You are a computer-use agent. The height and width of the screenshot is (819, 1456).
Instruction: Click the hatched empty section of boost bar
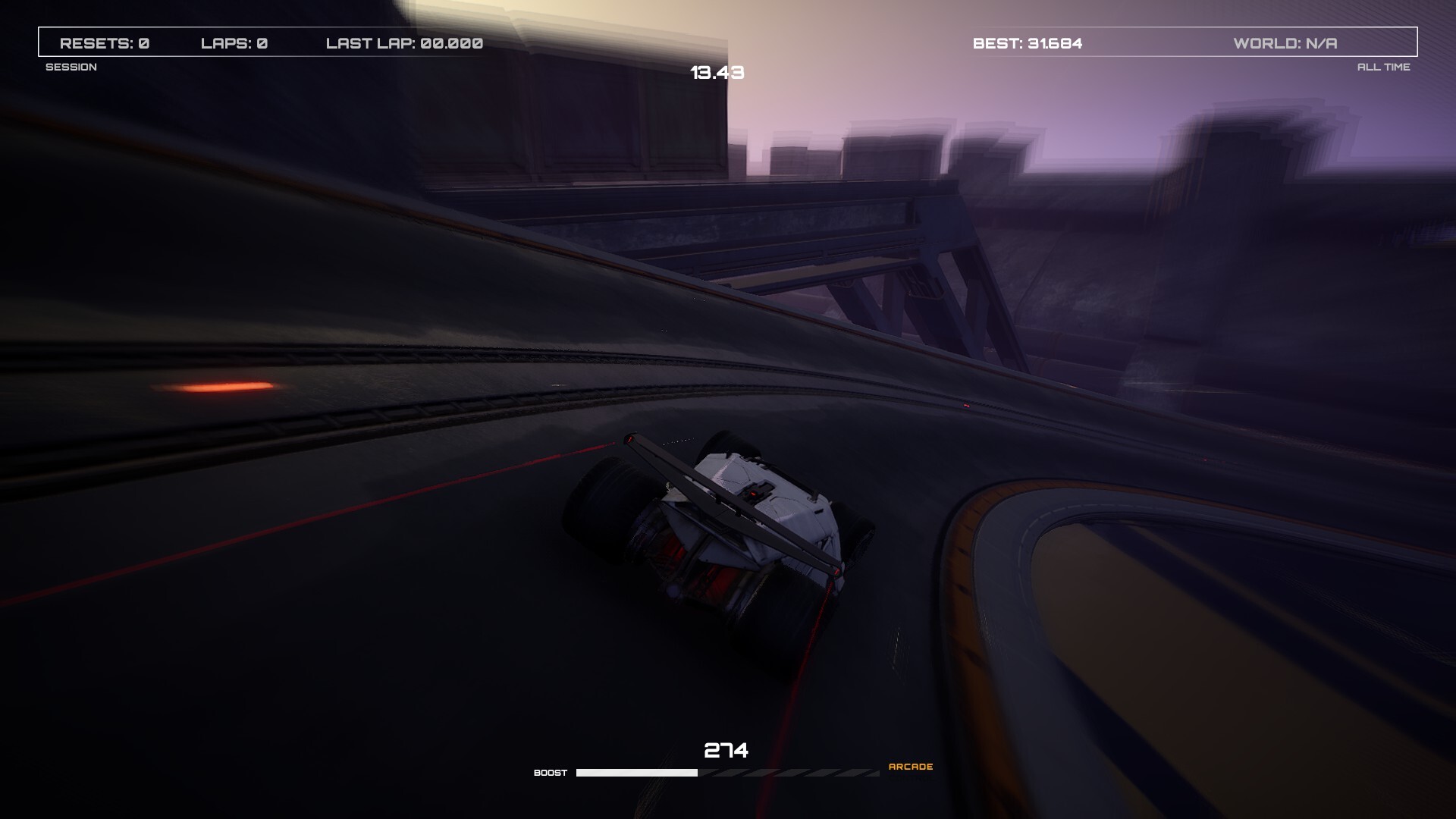[x=789, y=772]
